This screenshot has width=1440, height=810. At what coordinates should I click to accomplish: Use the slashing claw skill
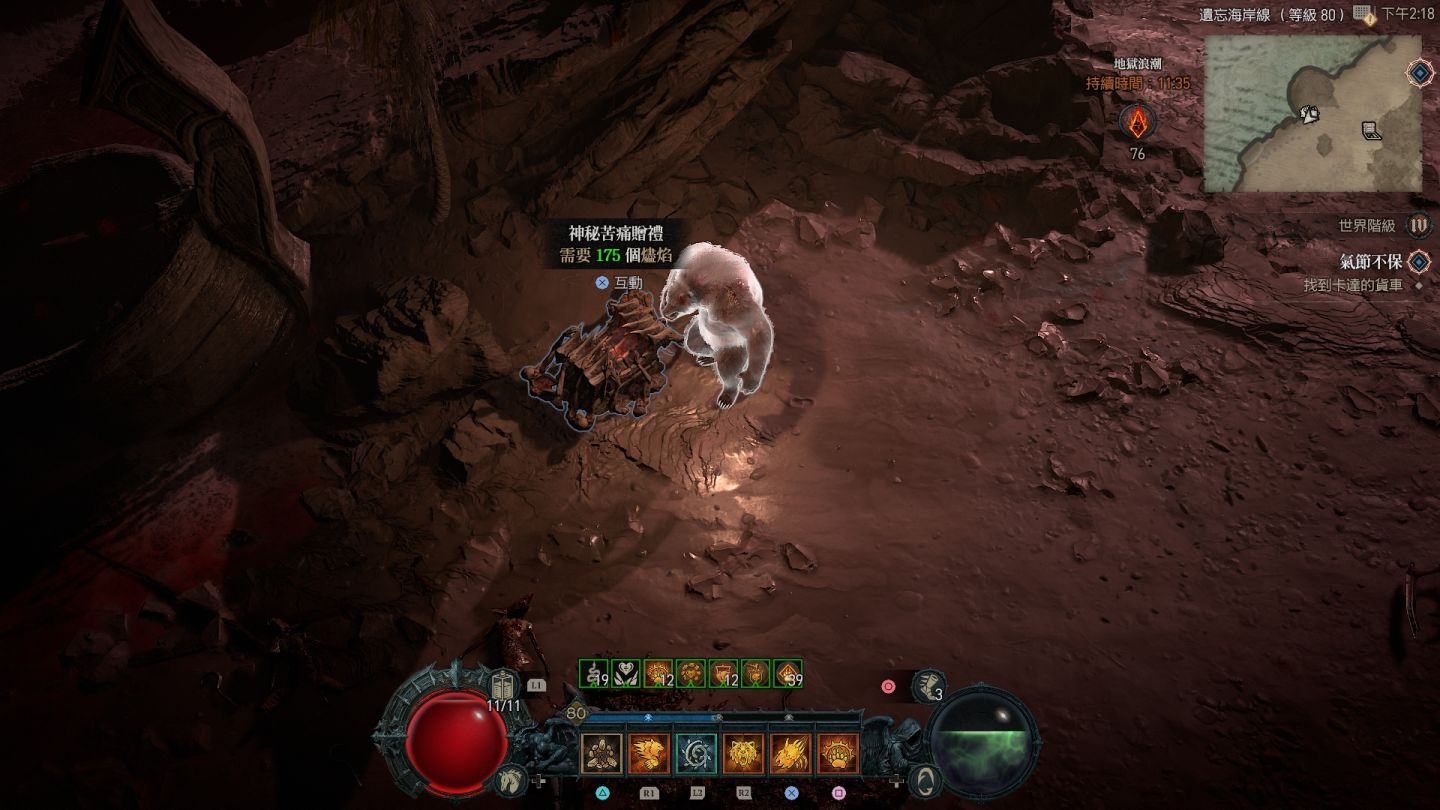point(790,753)
